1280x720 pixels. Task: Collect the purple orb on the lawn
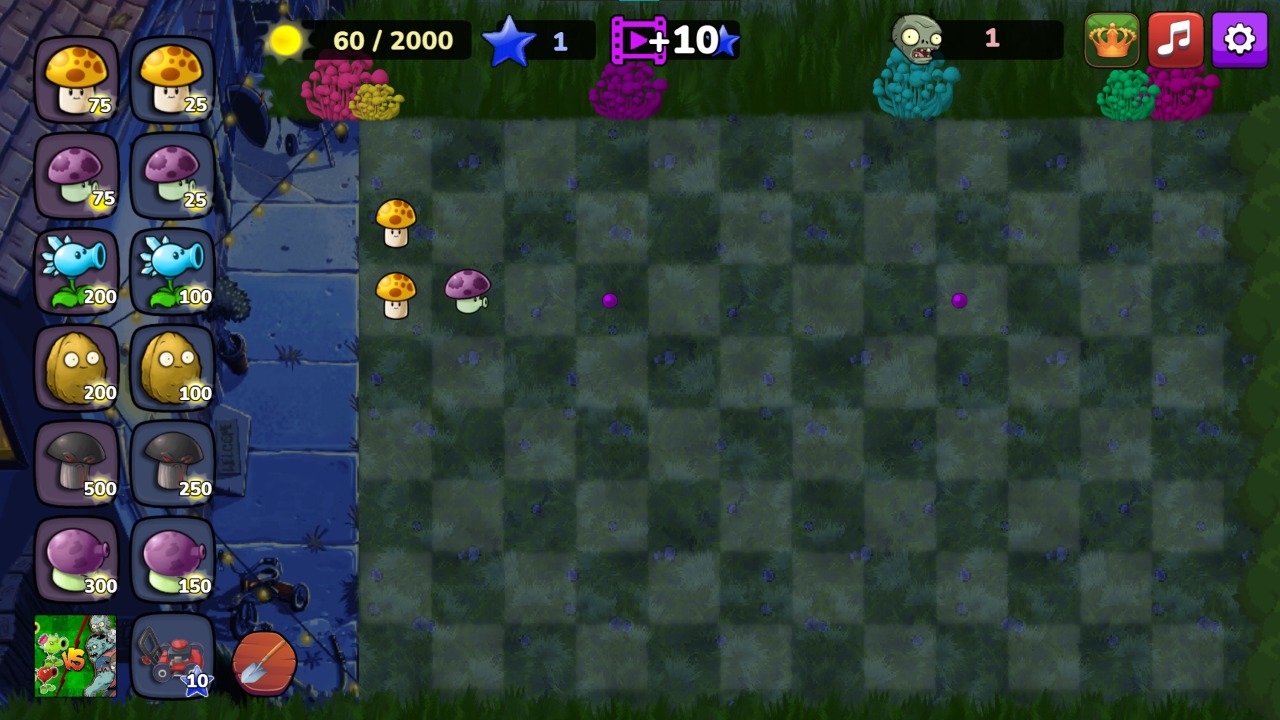[x=610, y=299]
